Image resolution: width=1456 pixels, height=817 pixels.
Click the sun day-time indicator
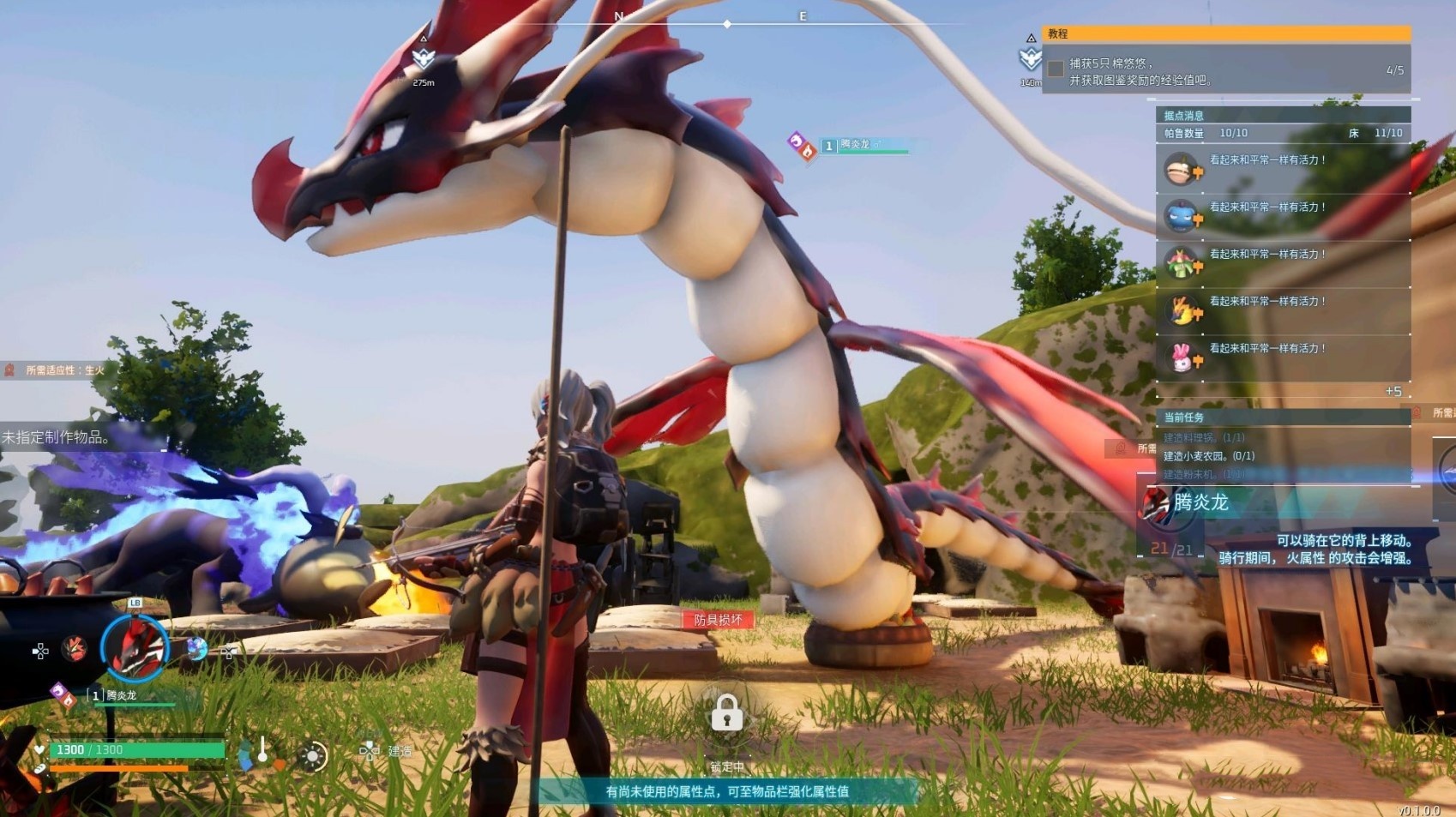pos(312,756)
